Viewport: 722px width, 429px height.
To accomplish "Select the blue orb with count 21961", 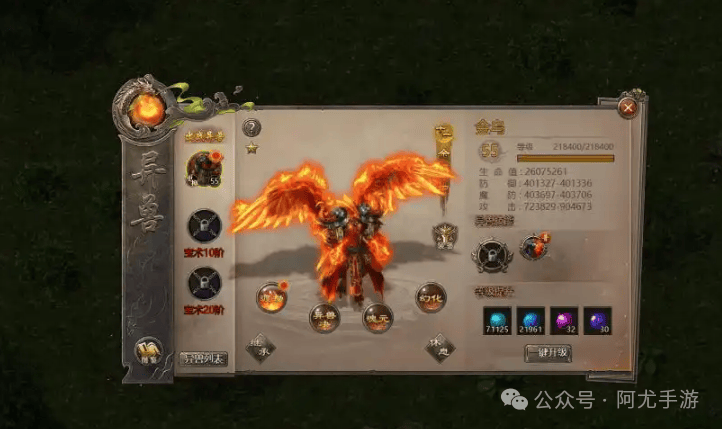I will (x=530, y=320).
